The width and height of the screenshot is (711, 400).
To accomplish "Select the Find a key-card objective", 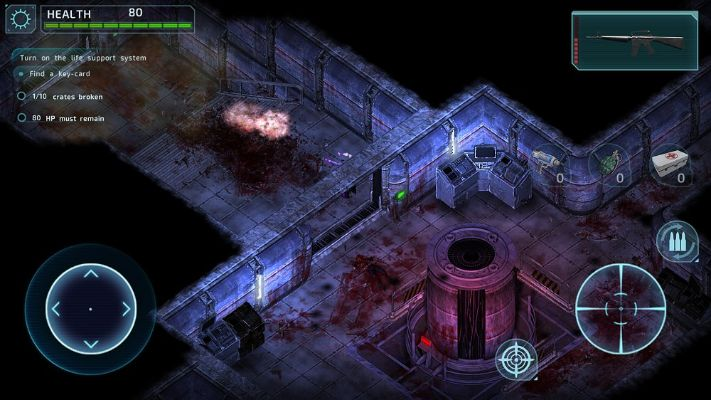I will 63,75.
